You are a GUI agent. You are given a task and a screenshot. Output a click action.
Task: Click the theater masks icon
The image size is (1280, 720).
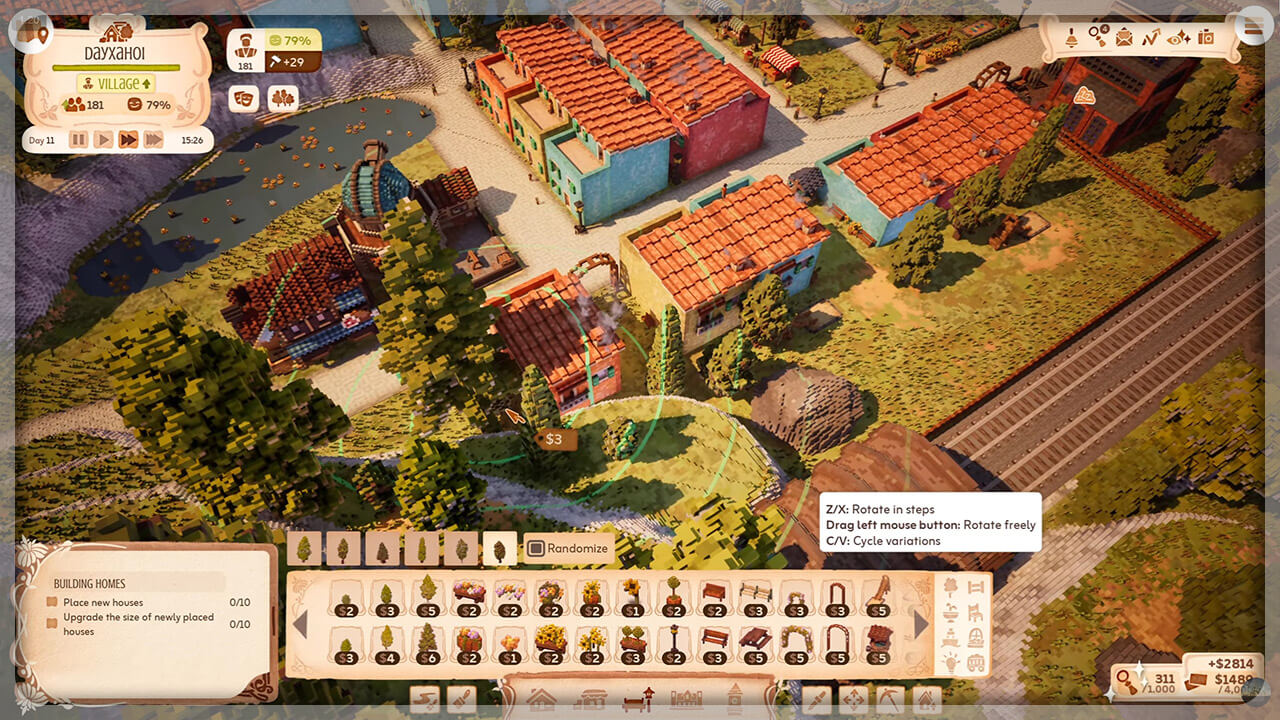click(x=243, y=98)
